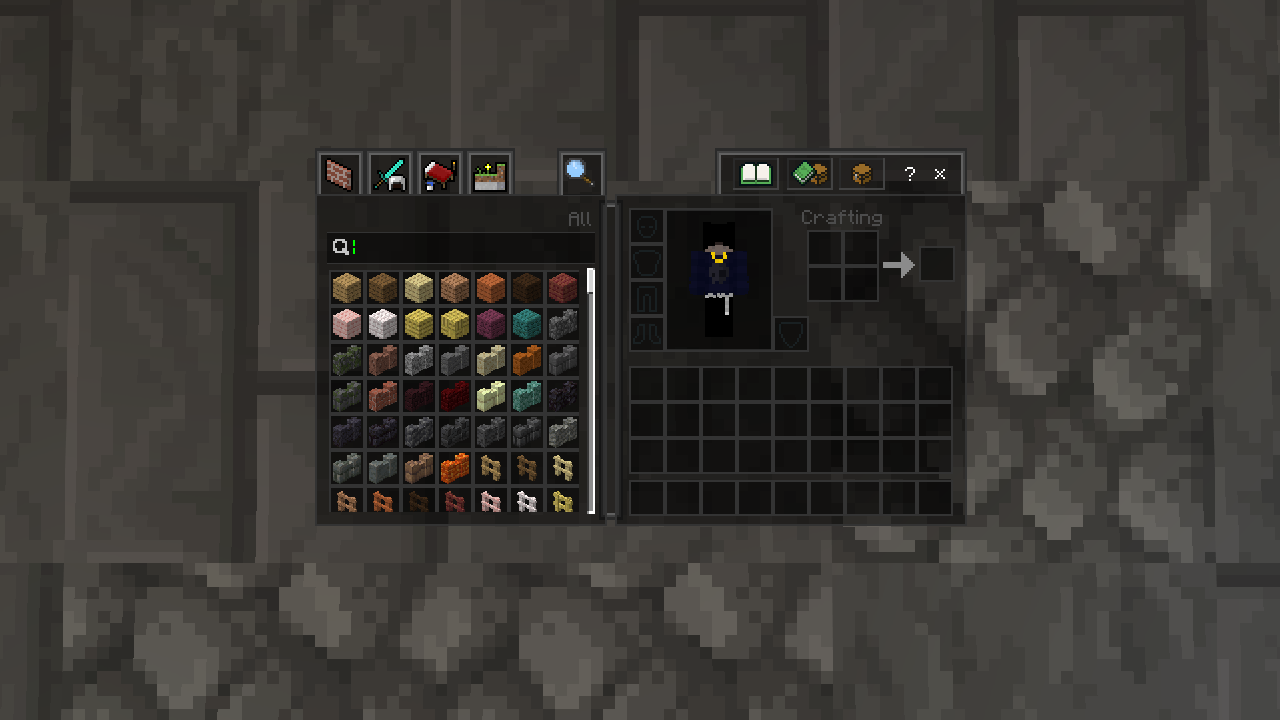Open the grass block Nature tab
This screenshot has width=1280, height=720.
coord(490,175)
